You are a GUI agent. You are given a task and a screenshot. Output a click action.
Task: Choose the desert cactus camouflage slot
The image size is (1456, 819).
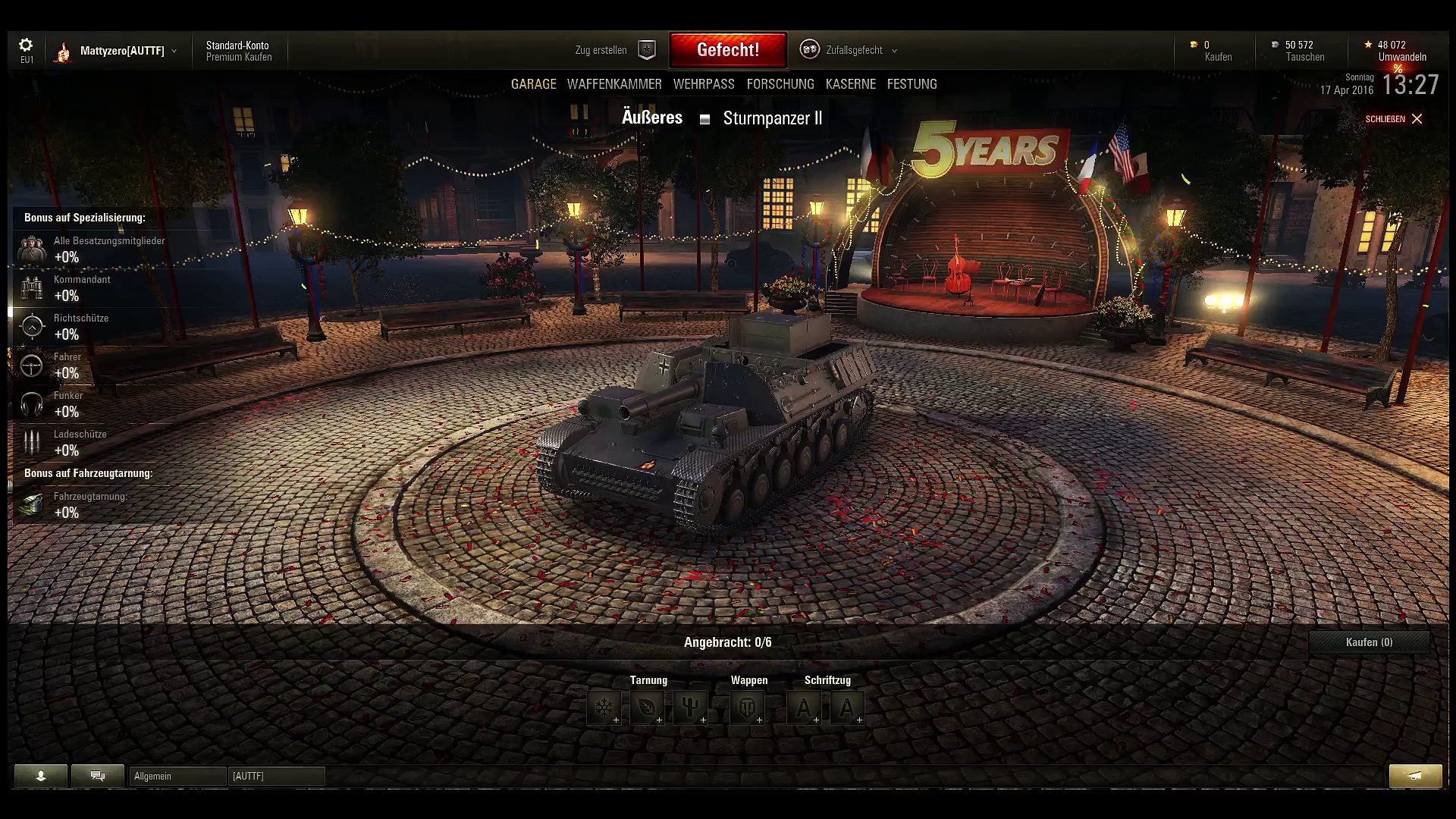click(x=691, y=708)
